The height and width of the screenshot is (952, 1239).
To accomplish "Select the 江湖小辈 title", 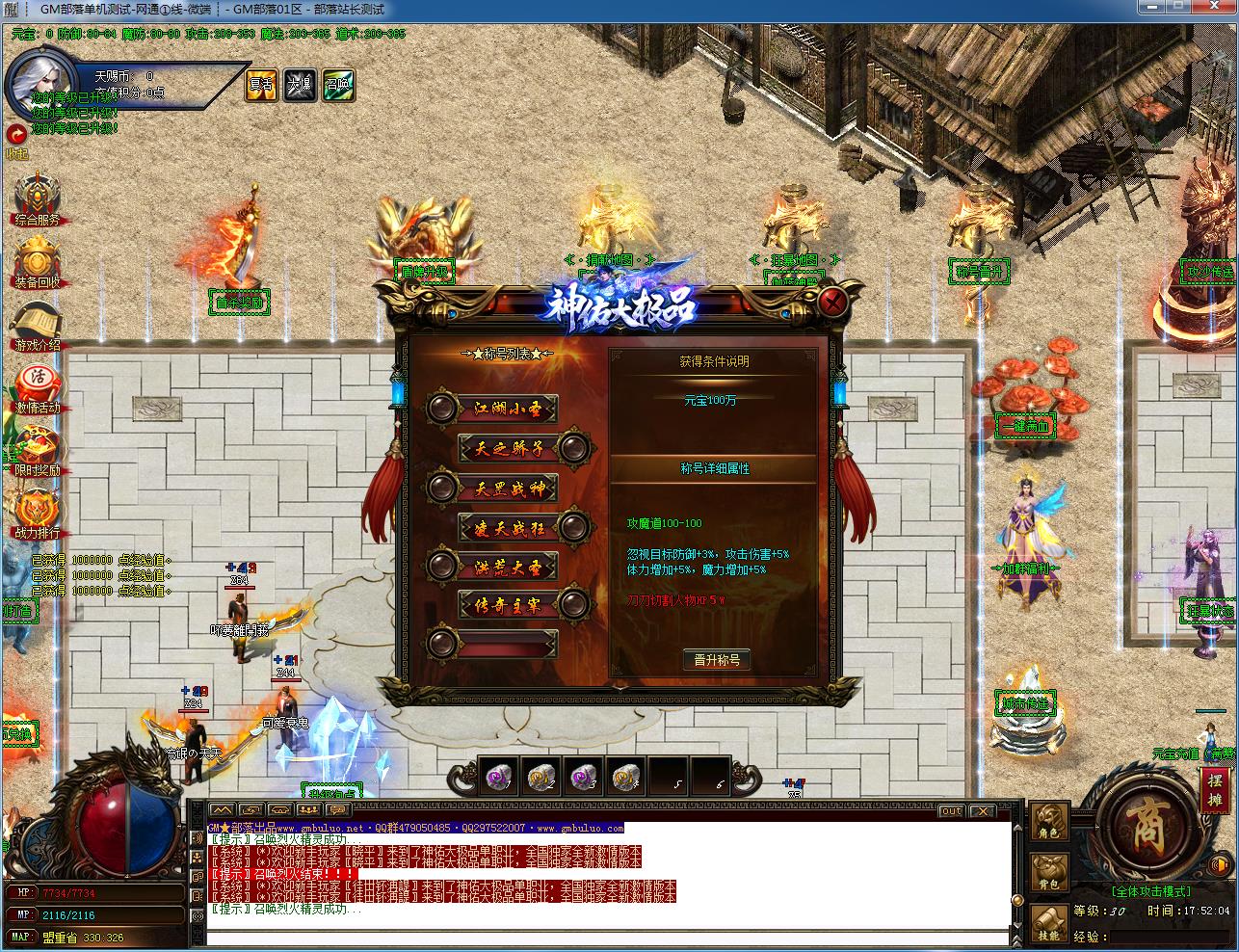I will [x=508, y=409].
